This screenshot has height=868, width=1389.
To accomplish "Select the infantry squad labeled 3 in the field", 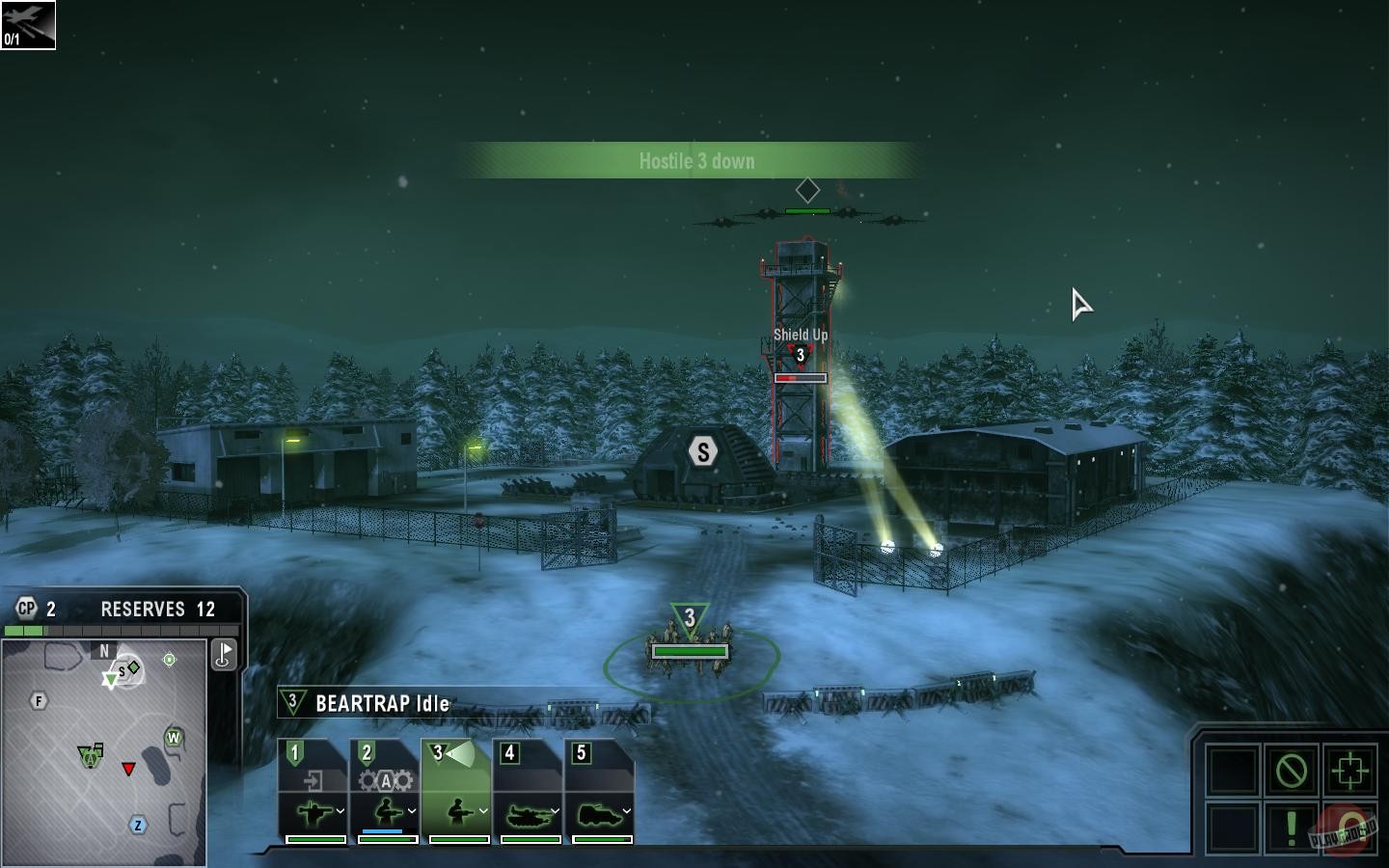I will 689,637.
